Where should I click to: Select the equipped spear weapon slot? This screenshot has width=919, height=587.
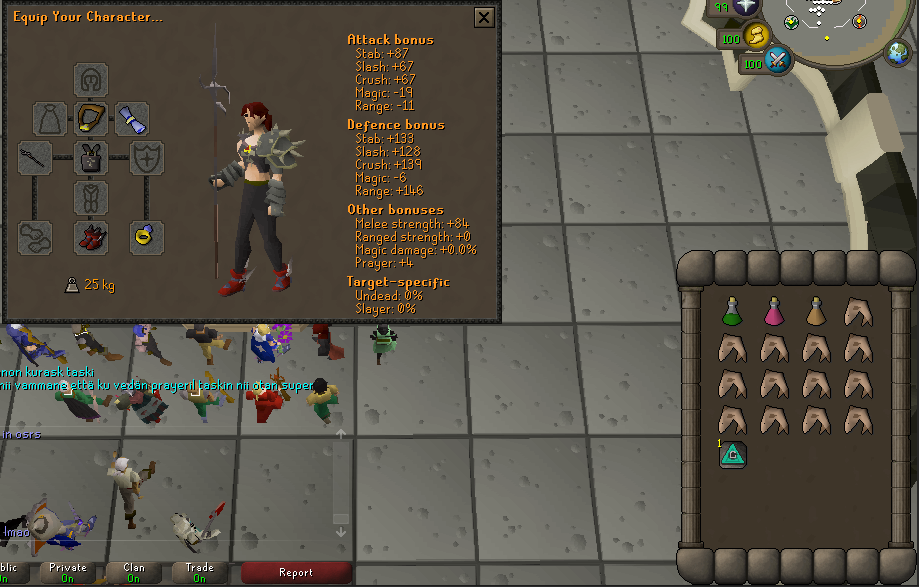(35, 158)
